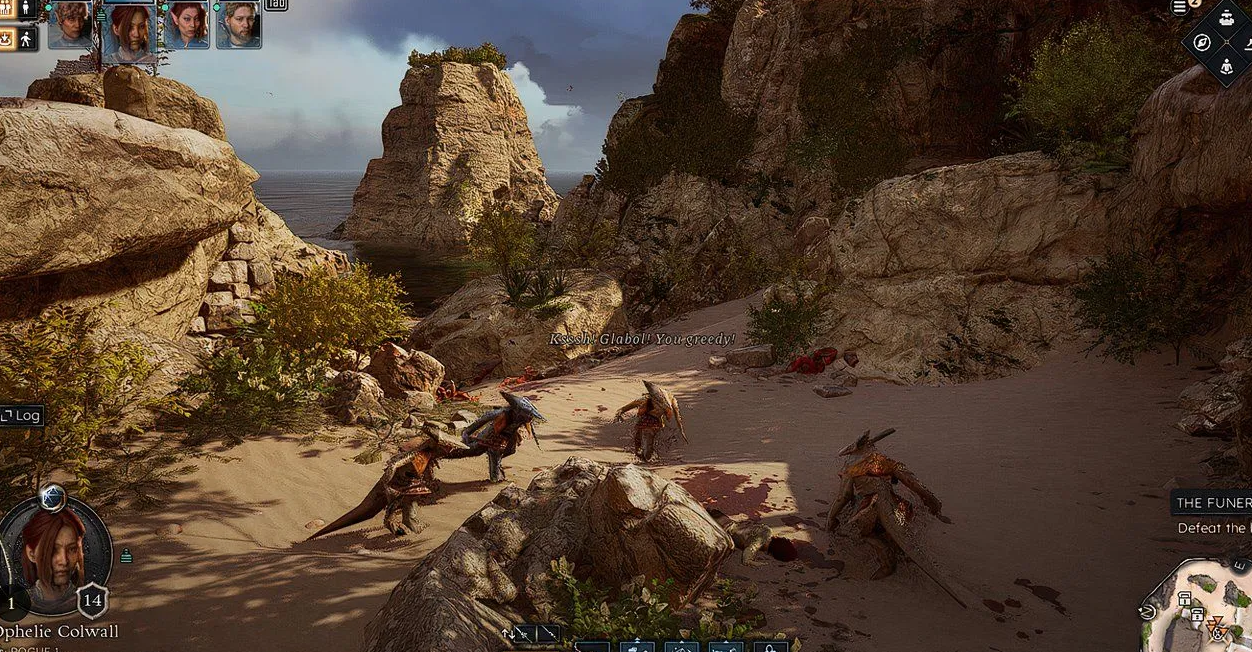Click the top diamond menu icon
This screenshot has height=652, width=1252.
point(1227,18)
